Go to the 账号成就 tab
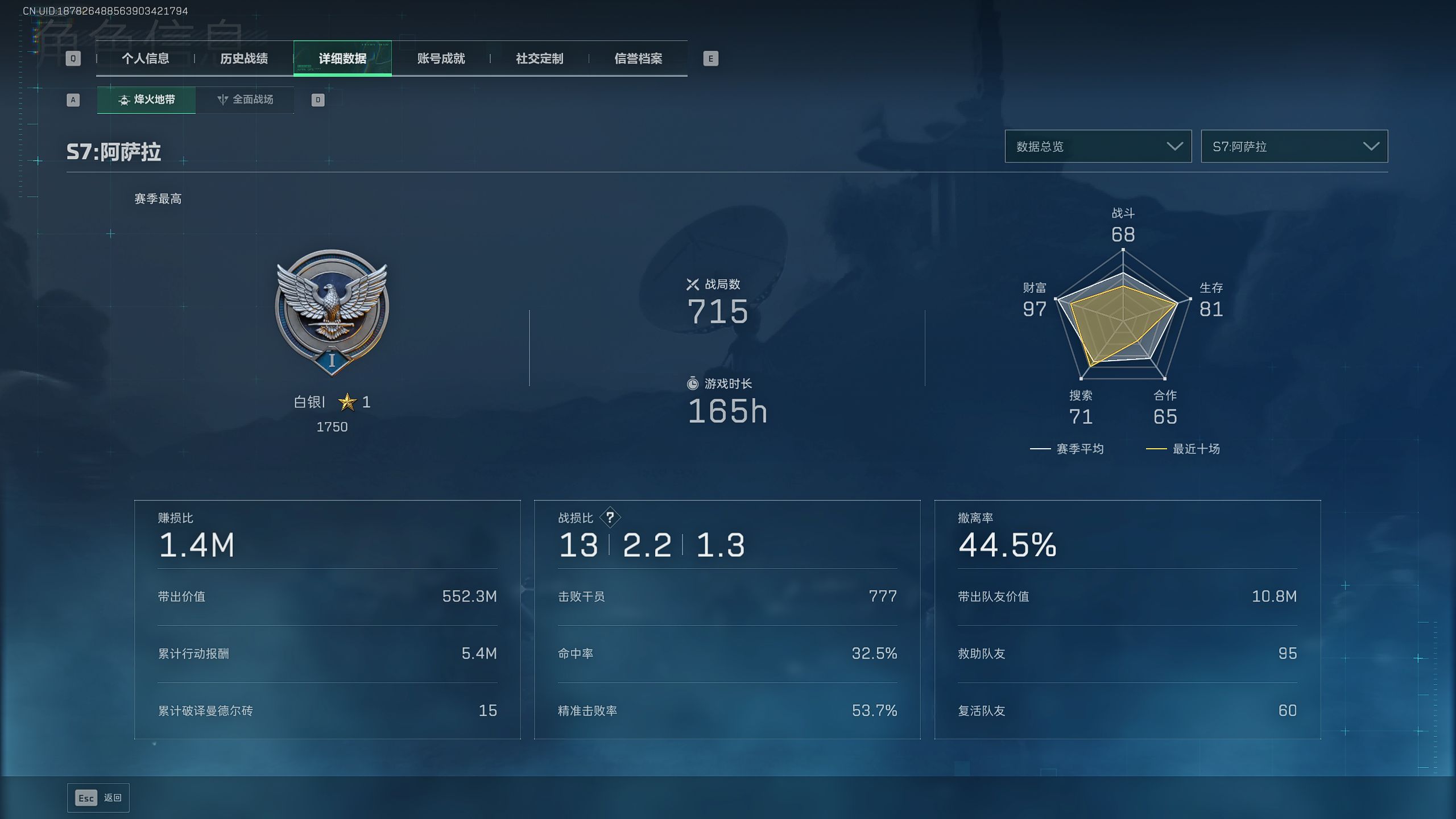1456x819 pixels. point(441,59)
